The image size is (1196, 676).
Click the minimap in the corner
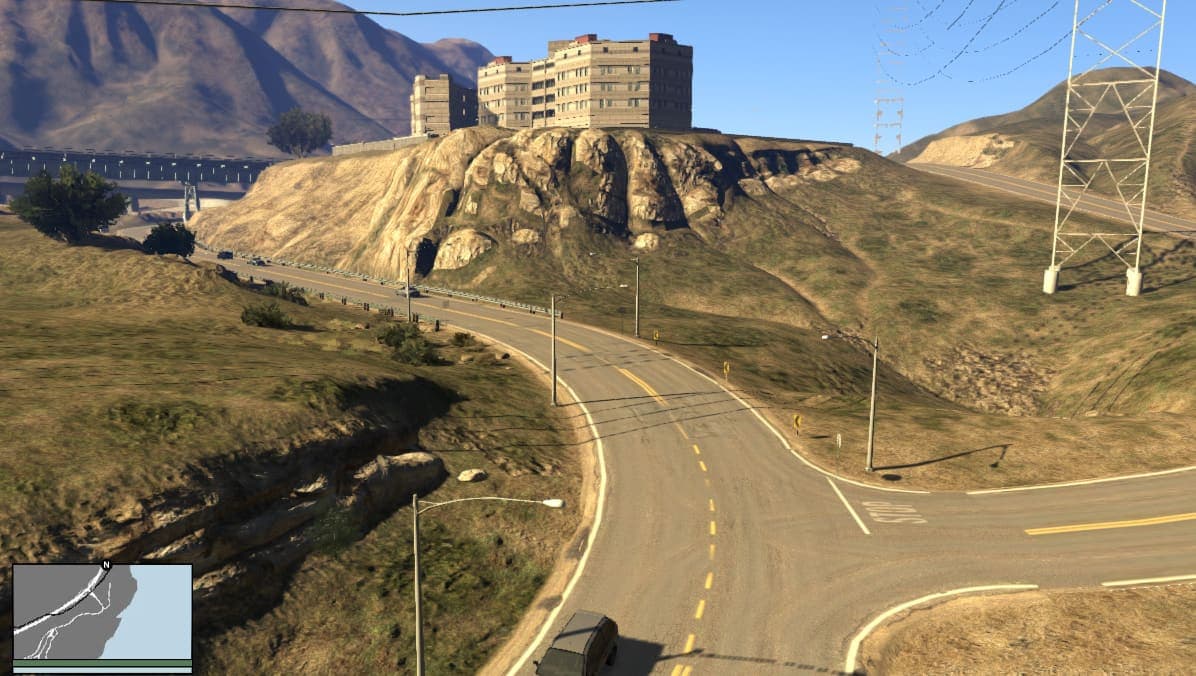(x=102, y=612)
